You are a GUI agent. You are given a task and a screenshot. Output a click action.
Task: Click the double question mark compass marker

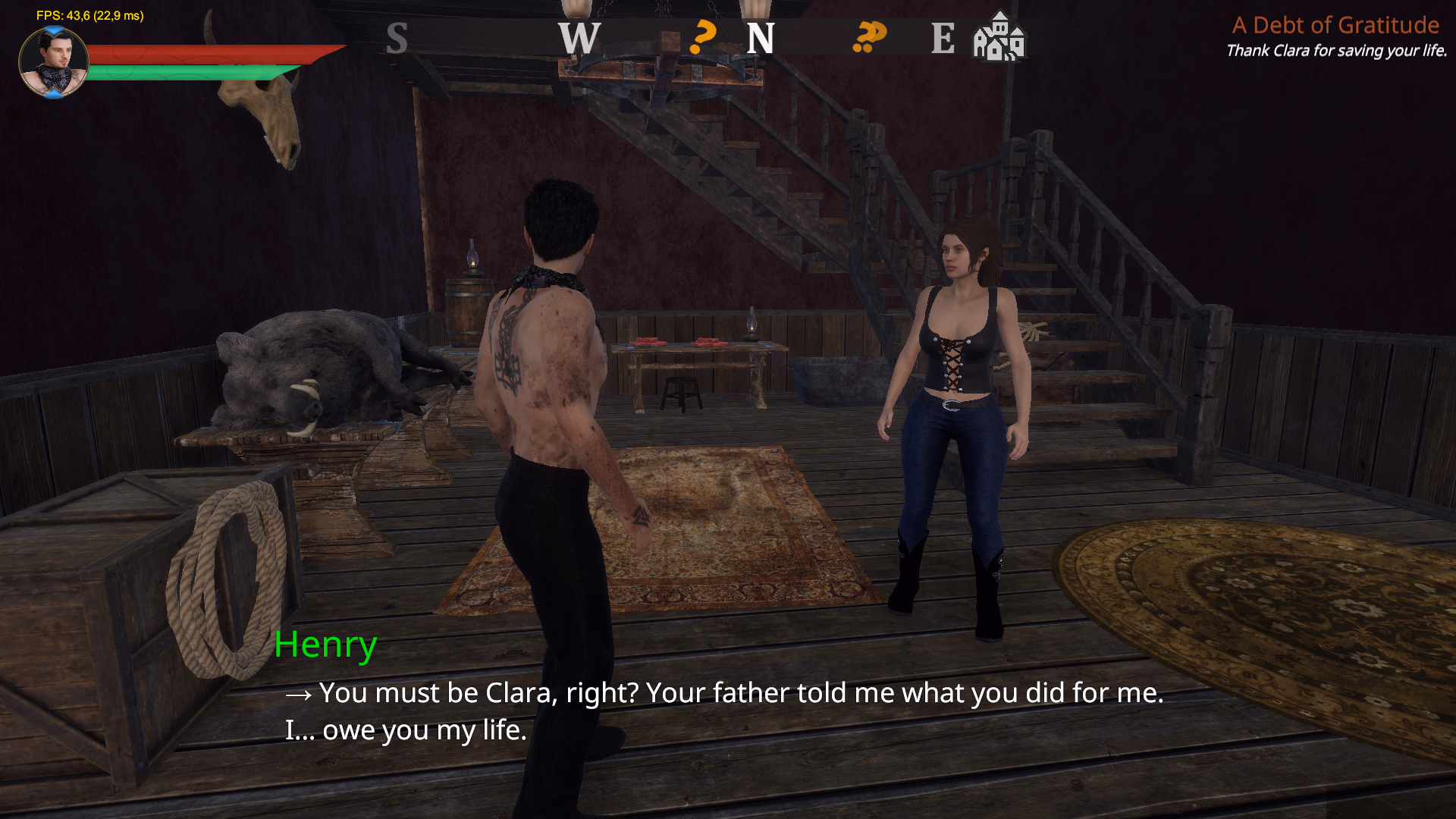tap(869, 37)
